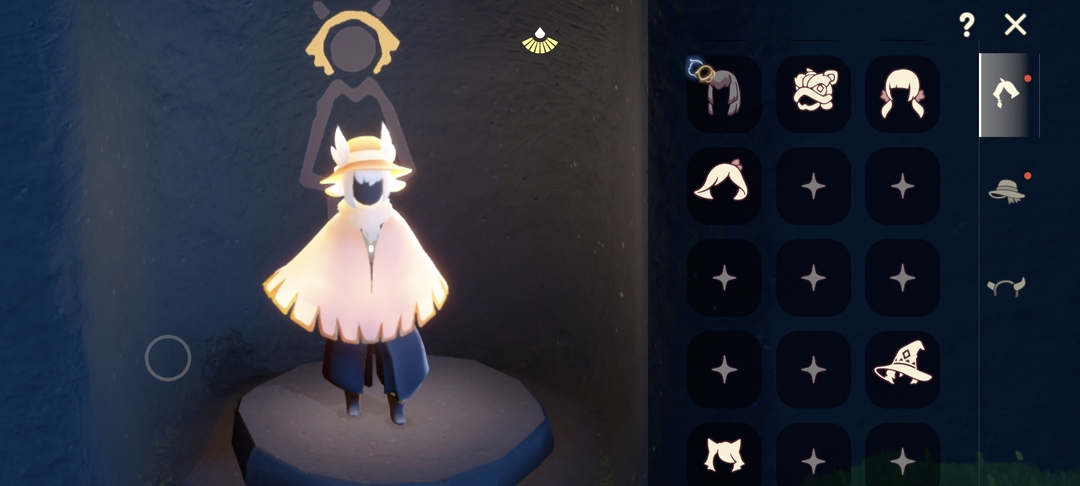Choose the lion dance mask item
The width and height of the screenshot is (1080, 486).
point(813,94)
